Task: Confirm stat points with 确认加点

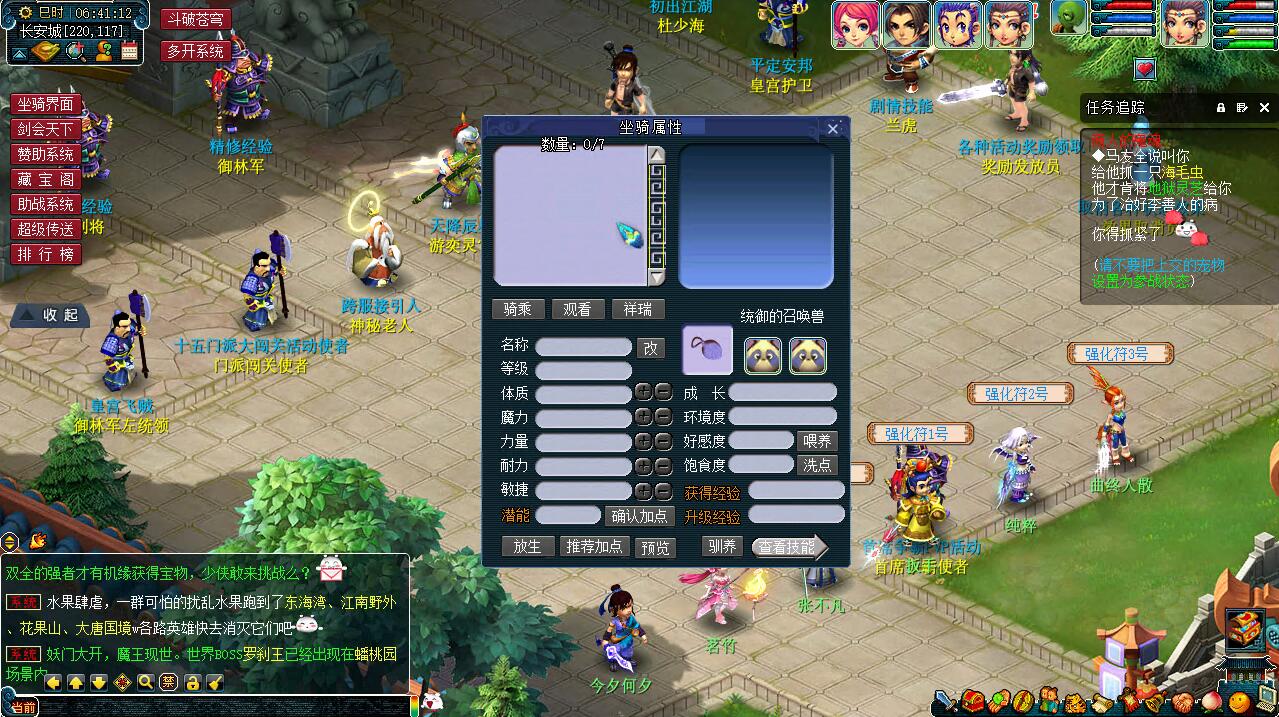Action: click(x=640, y=516)
